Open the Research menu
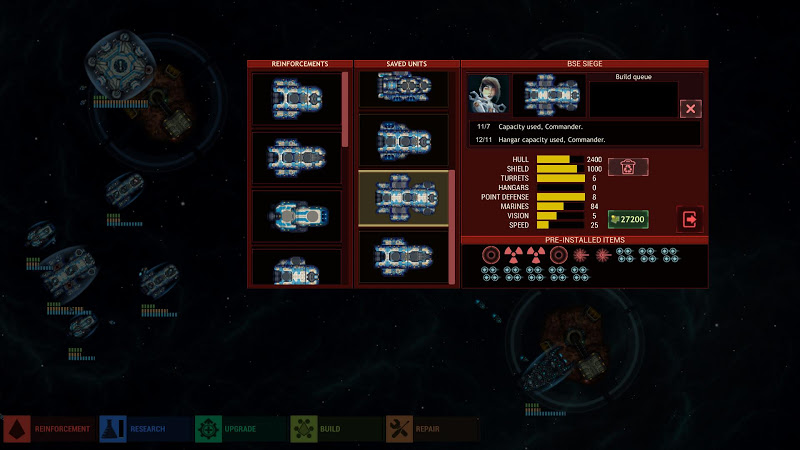The width and height of the screenshot is (800, 450). tap(144, 429)
